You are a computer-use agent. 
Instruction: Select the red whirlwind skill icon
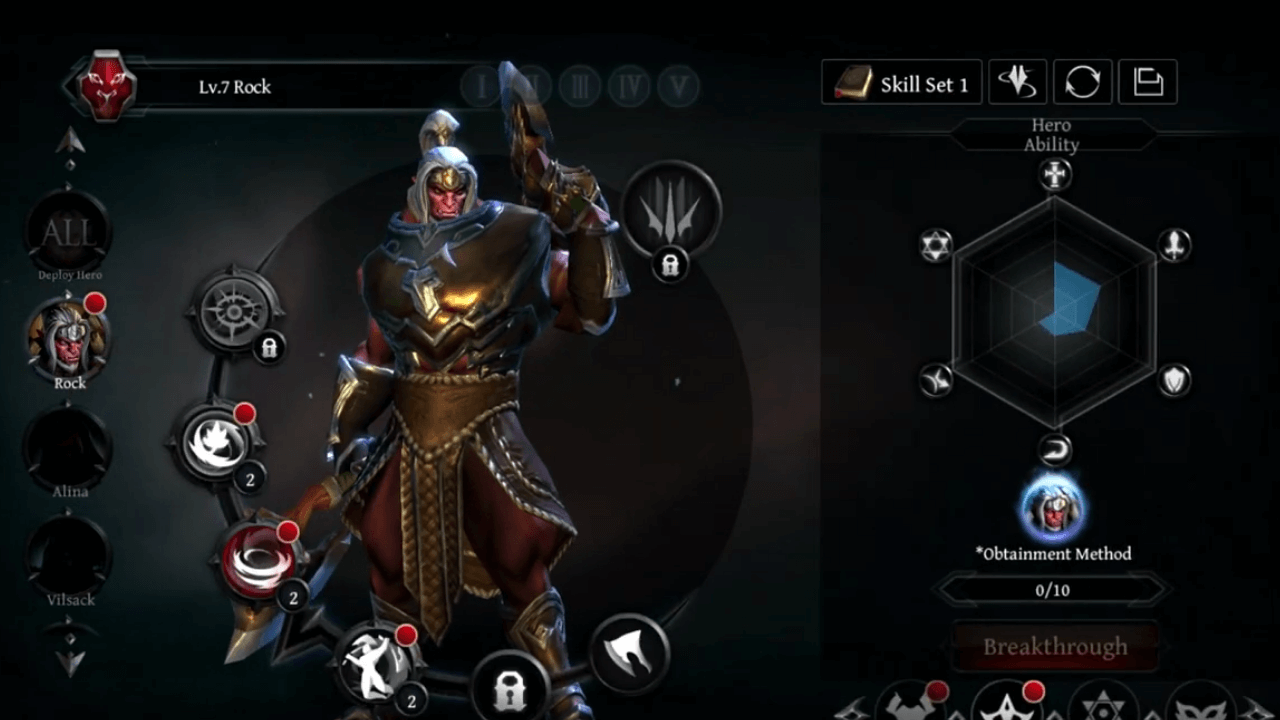[255, 560]
